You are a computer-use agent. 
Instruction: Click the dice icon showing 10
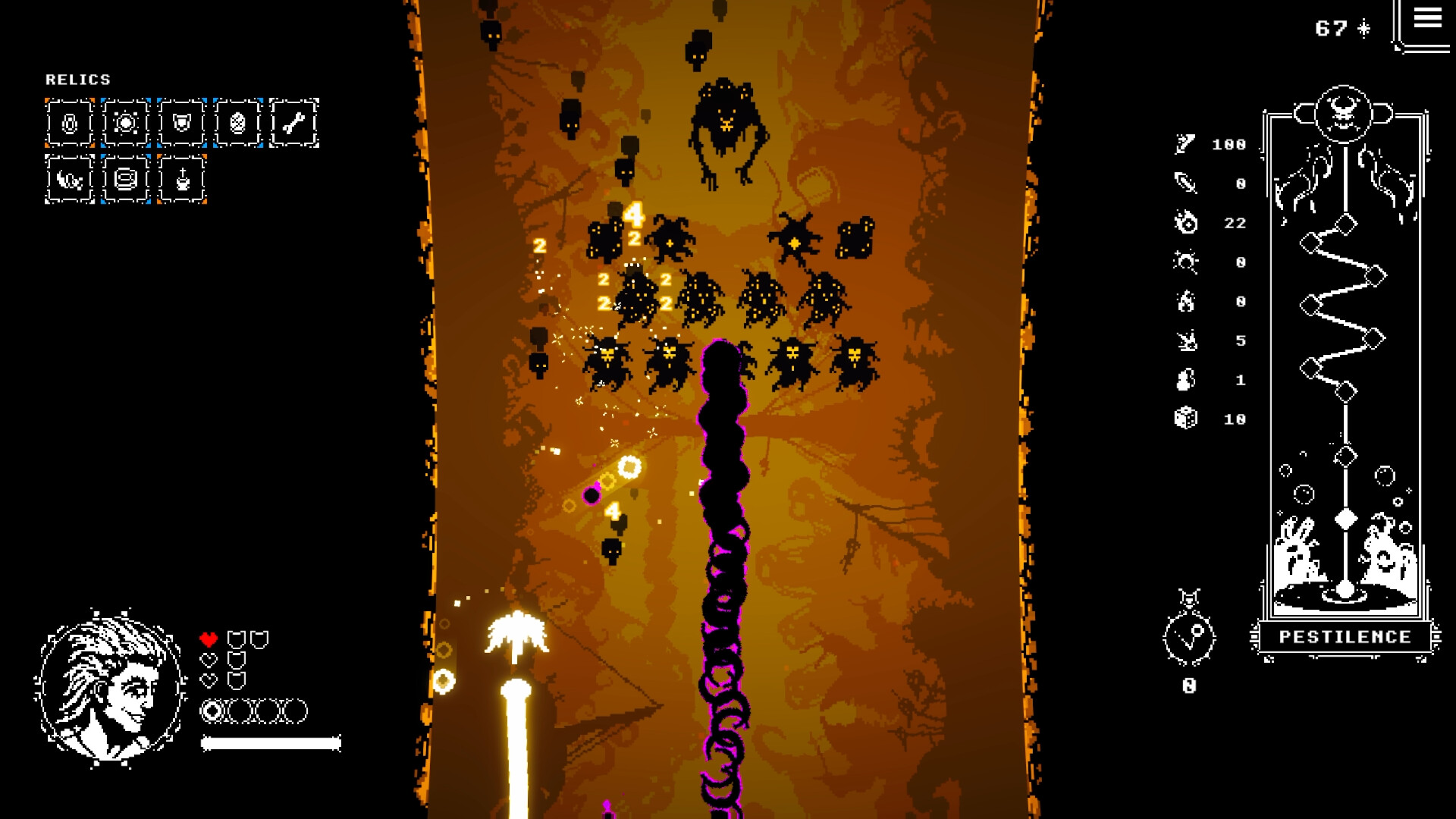coord(1187,419)
